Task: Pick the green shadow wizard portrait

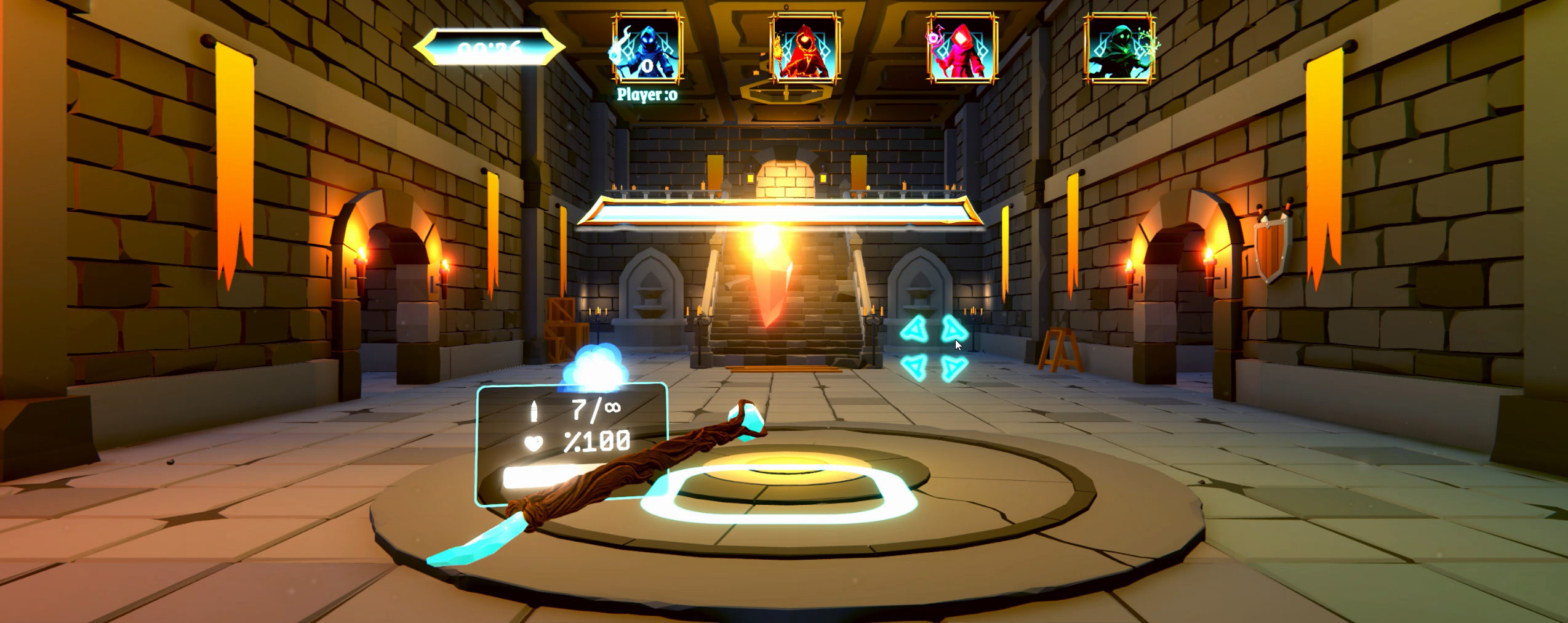Action: tap(1119, 49)
